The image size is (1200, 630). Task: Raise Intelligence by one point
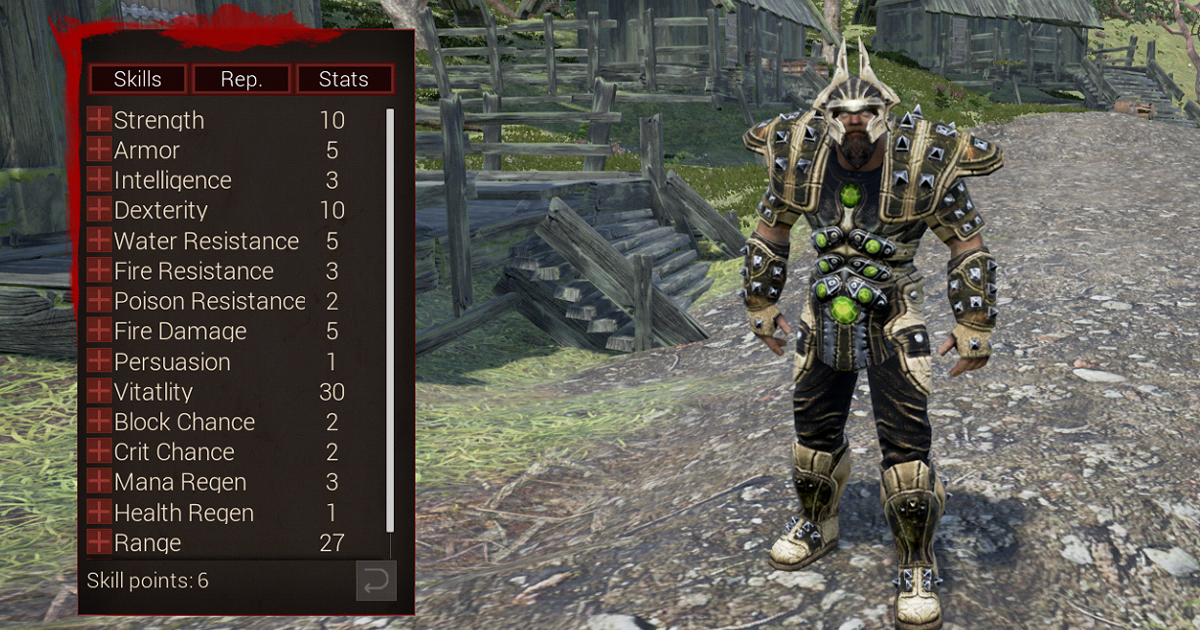(x=99, y=180)
